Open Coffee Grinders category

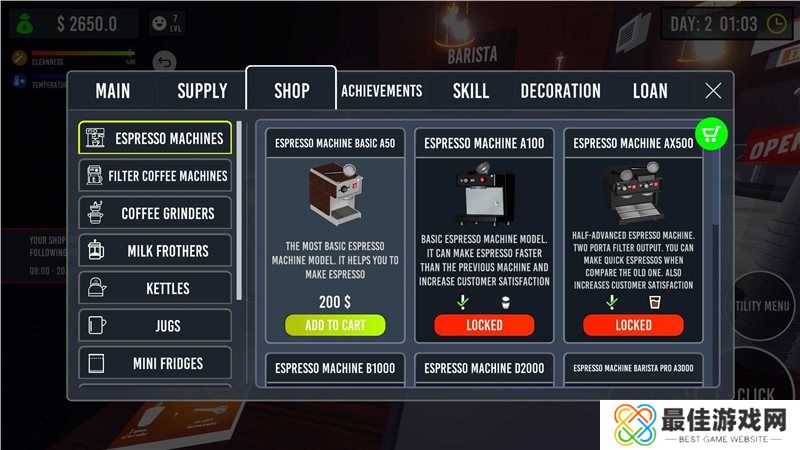pos(155,213)
